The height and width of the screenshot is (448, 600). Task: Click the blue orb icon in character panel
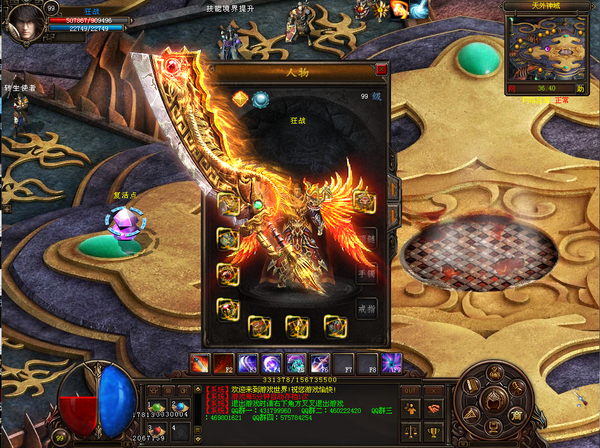pyautogui.click(x=260, y=98)
